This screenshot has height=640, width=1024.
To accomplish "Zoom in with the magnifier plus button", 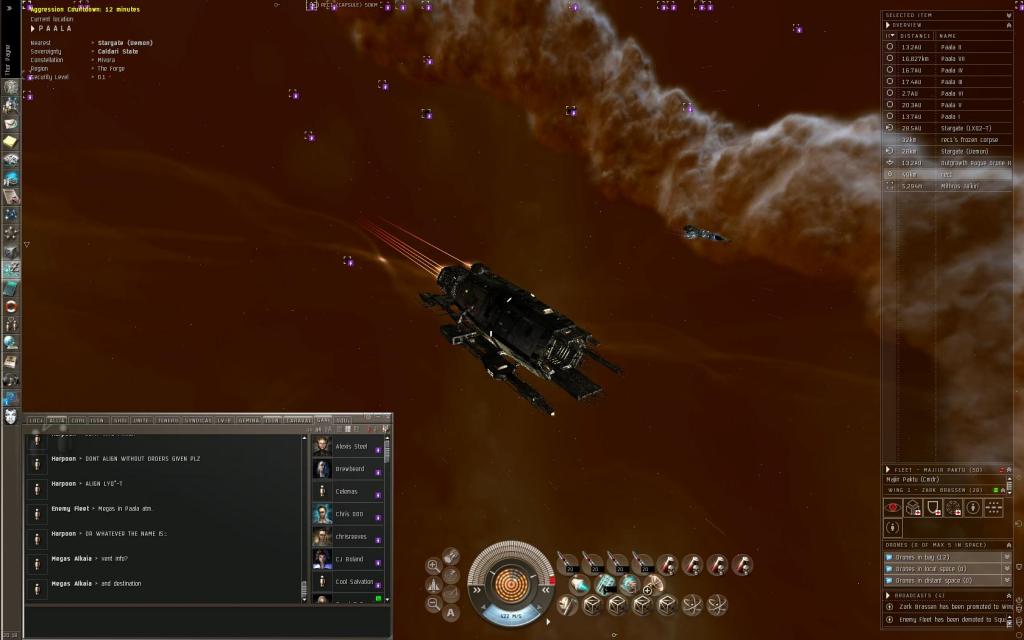I will click(433, 565).
